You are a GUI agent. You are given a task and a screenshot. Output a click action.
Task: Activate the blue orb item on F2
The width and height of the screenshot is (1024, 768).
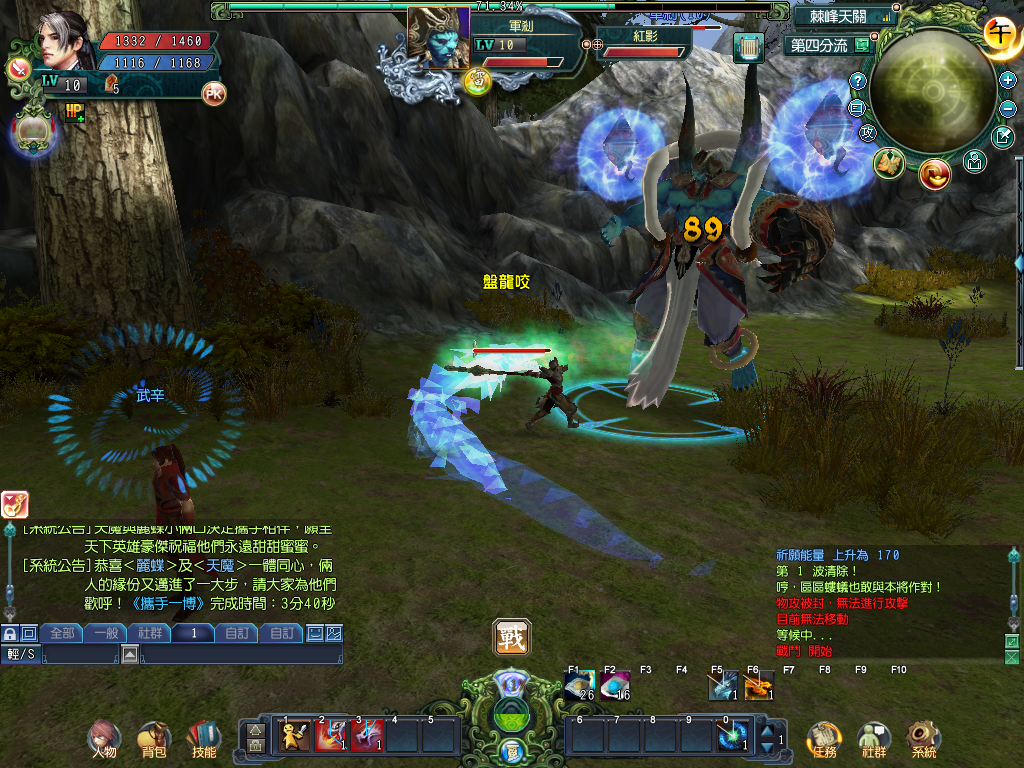click(x=615, y=686)
